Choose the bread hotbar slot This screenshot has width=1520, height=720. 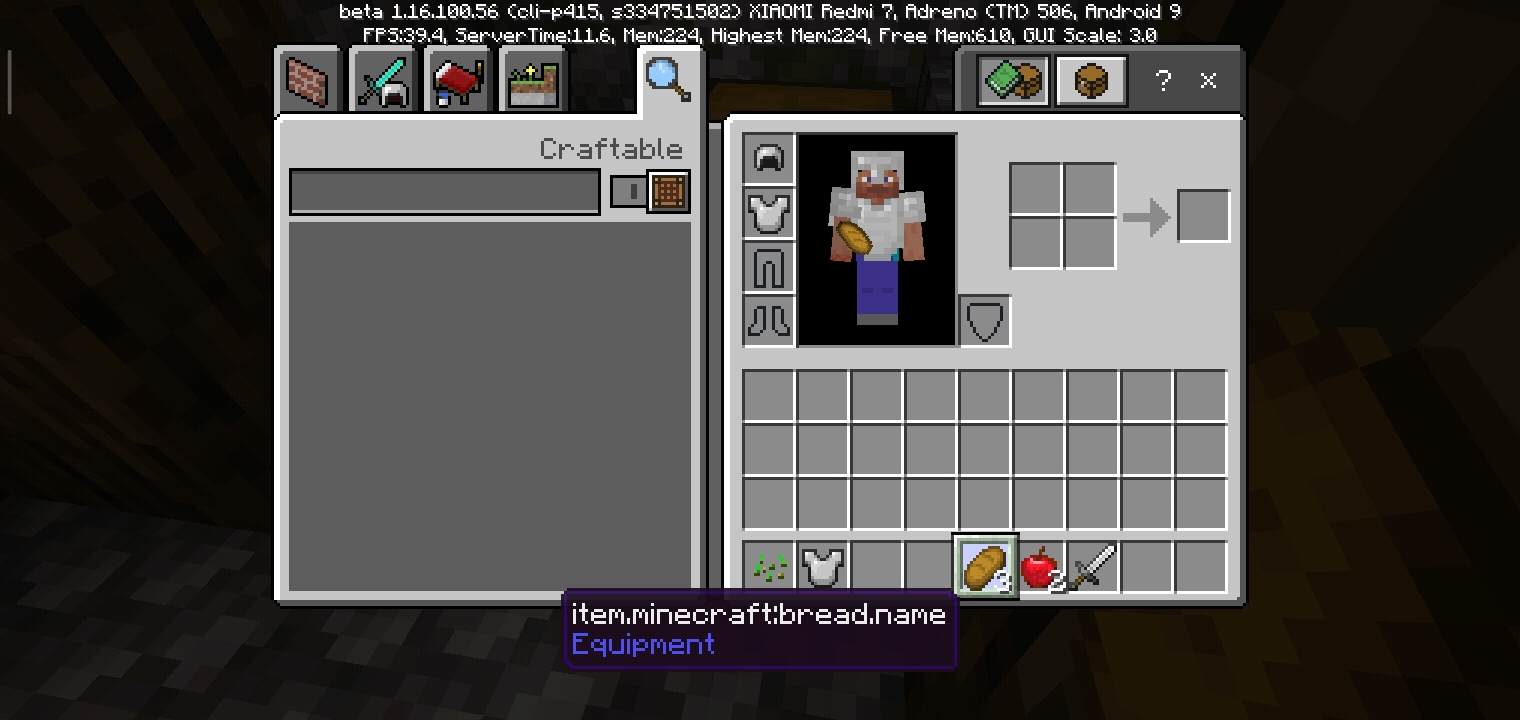(x=985, y=567)
